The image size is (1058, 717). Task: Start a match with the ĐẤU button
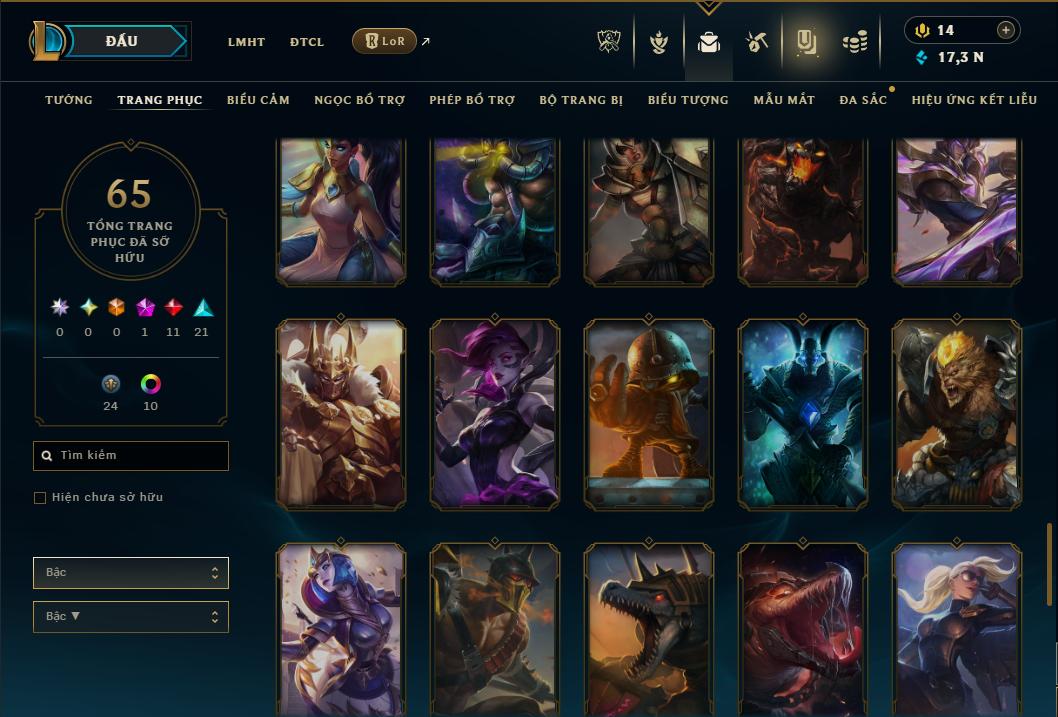click(122, 41)
